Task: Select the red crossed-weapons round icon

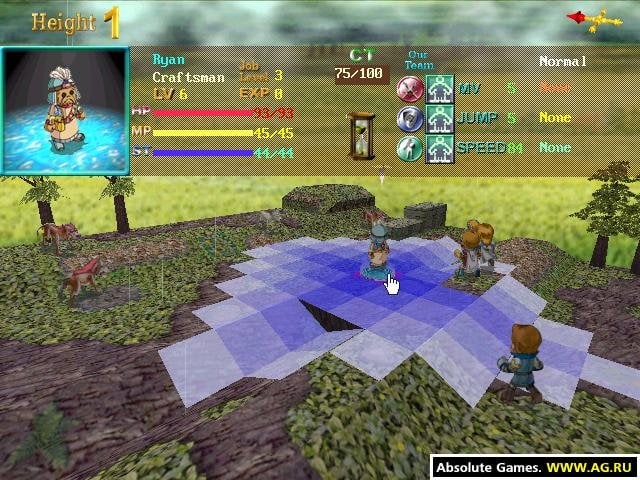Action: [410, 89]
